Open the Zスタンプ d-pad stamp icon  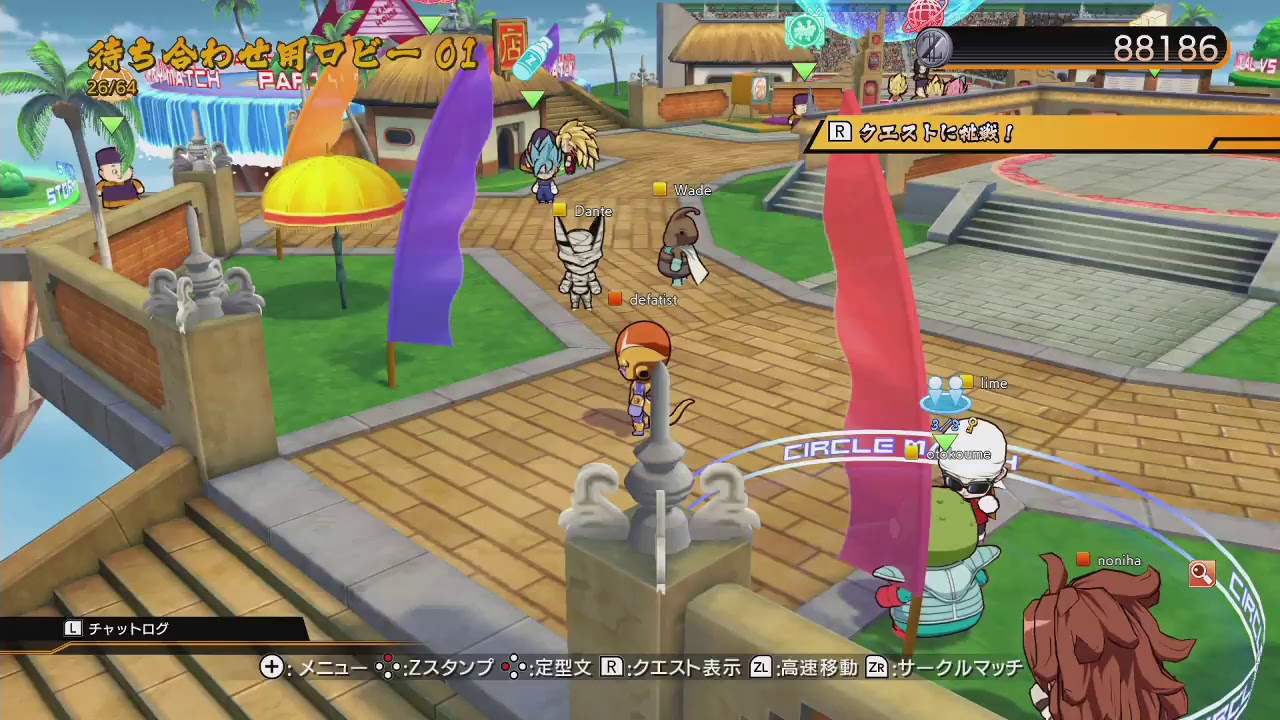387,668
